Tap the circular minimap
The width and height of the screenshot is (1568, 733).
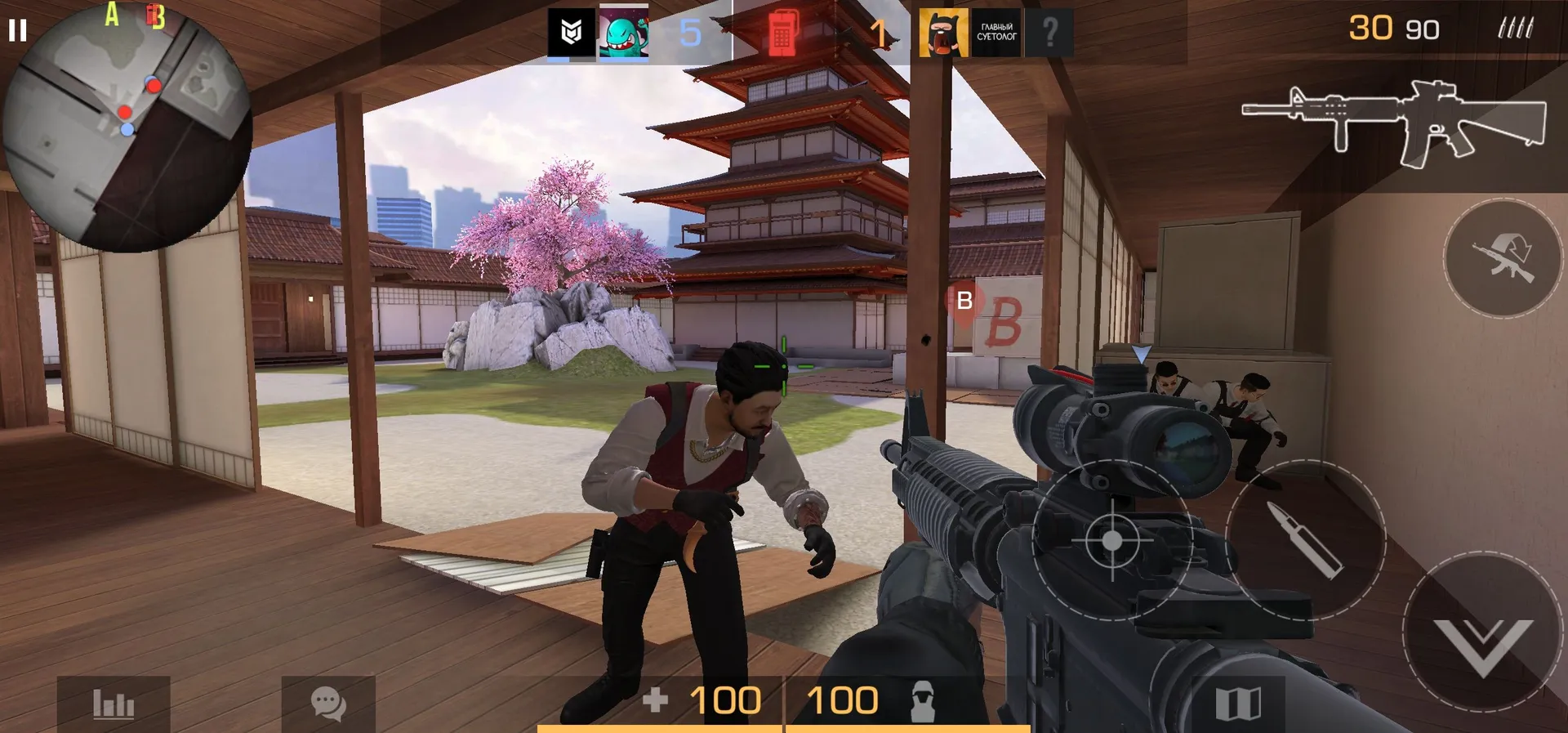coord(127,127)
